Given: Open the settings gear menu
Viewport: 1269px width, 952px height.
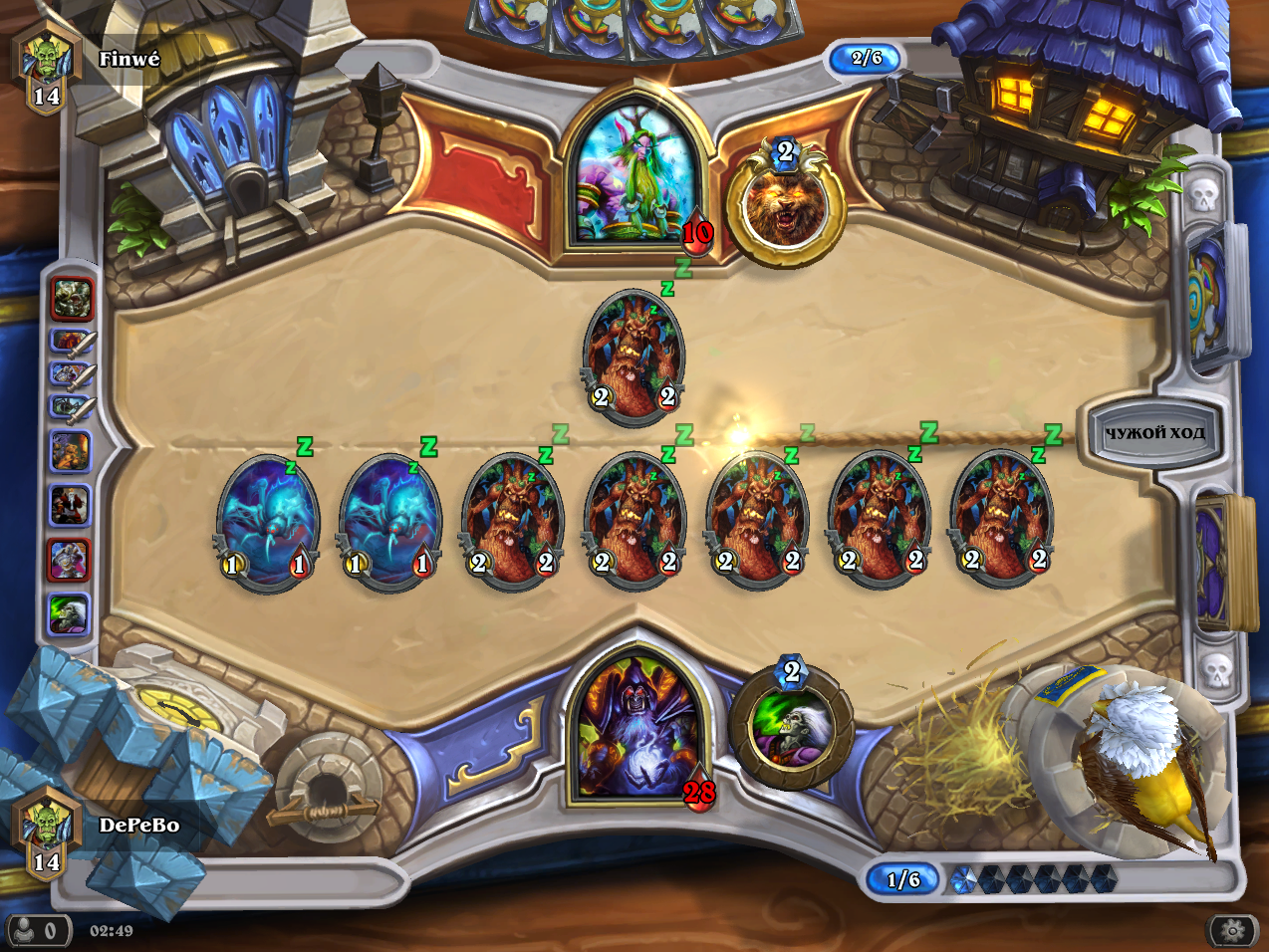Looking at the screenshot, I should tap(1233, 931).
